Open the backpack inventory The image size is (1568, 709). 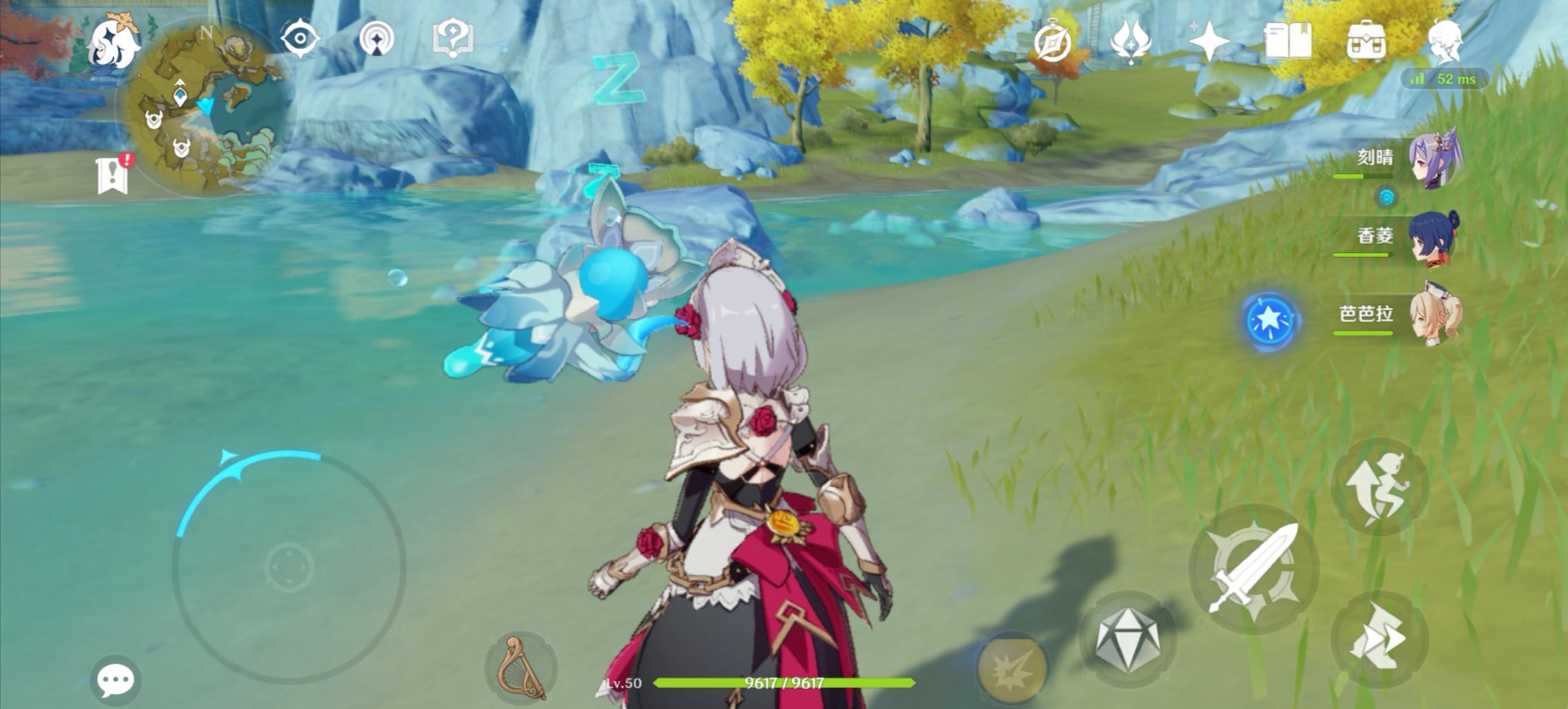coord(1366,43)
